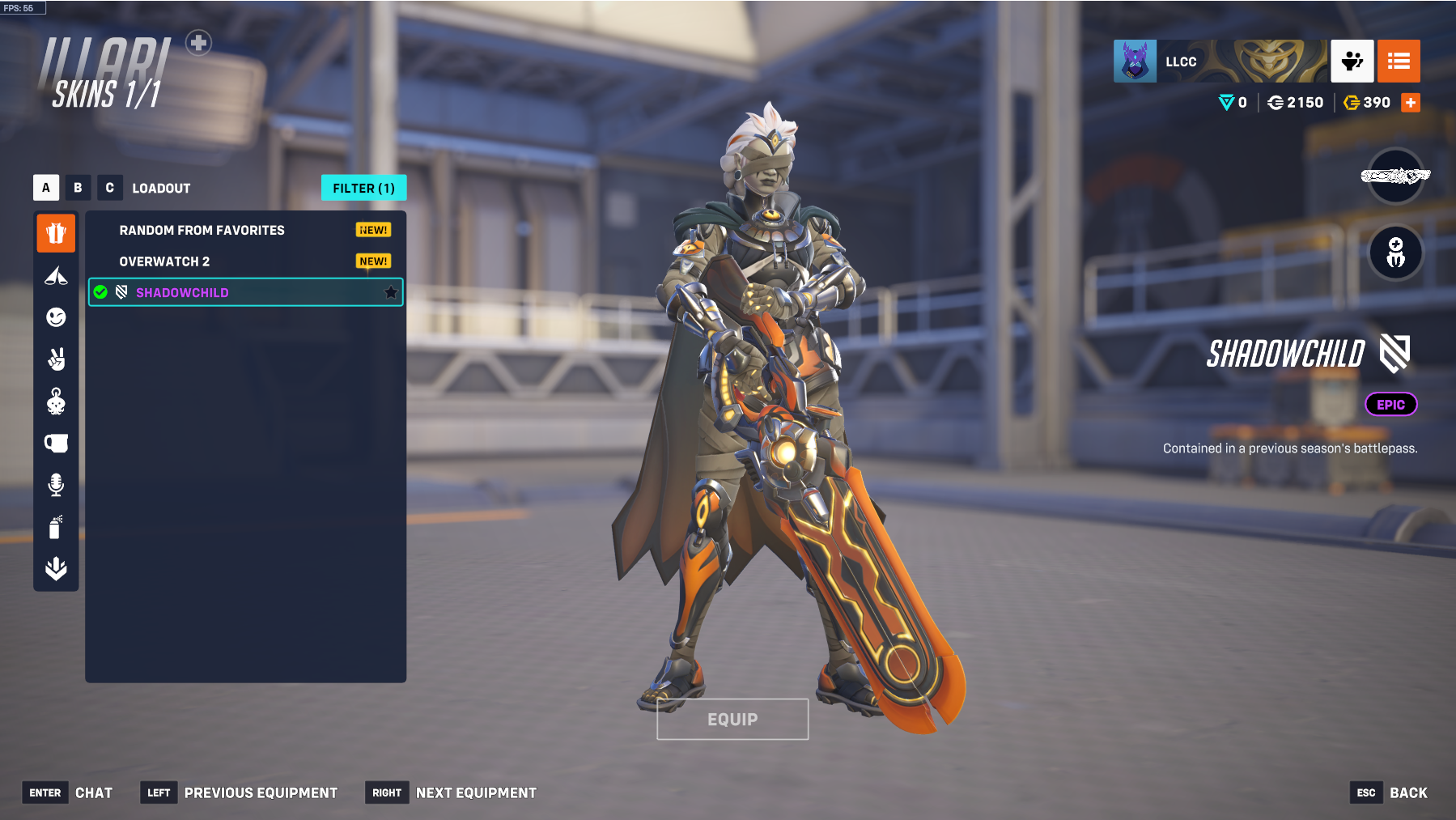Open the microphone voice lines category
The width and height of the screenshot is (1456, 820).
[x=56, y=485]
